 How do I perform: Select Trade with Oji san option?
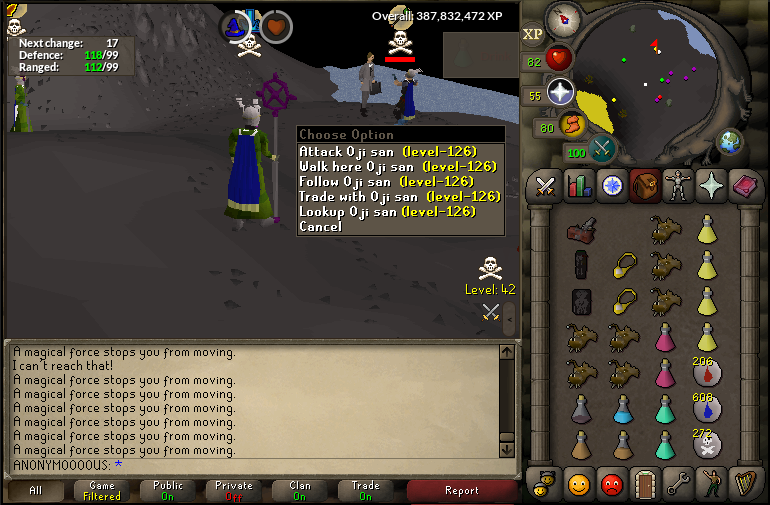click(x=399, y=197)
